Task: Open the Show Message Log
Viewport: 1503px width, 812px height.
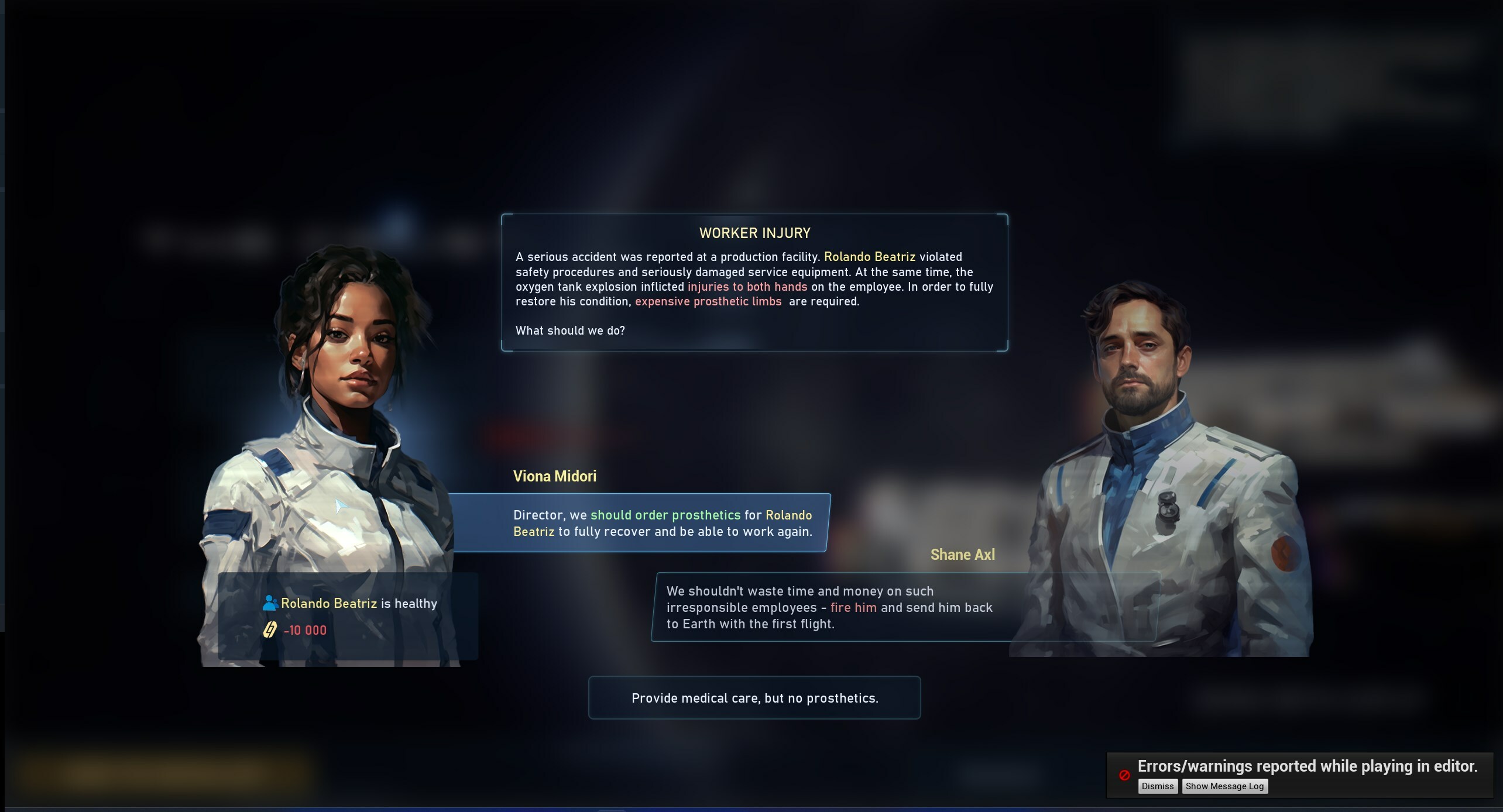Action: [1224, 786]
